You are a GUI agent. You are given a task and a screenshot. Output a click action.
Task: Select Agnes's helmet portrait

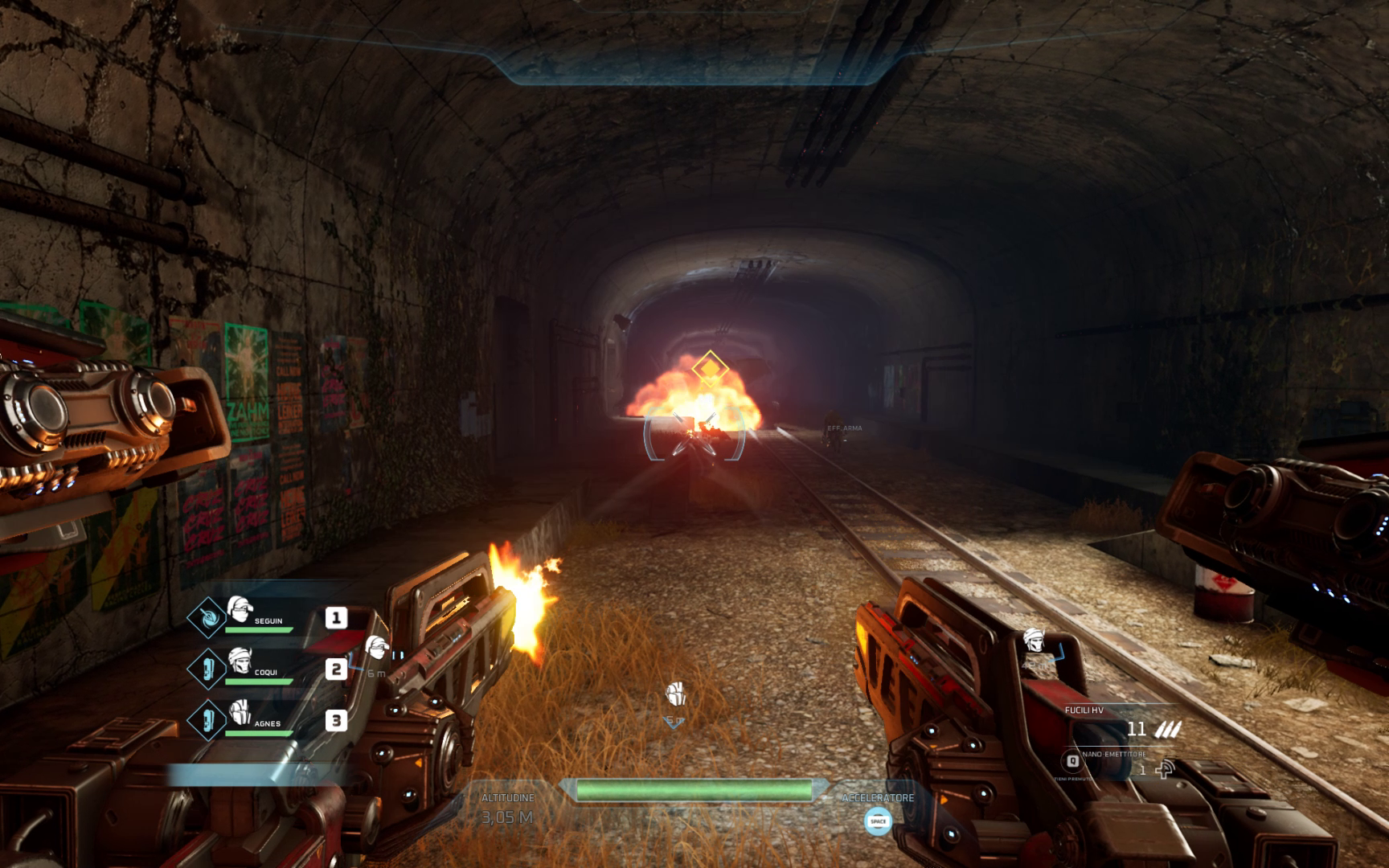click(240, 711)
